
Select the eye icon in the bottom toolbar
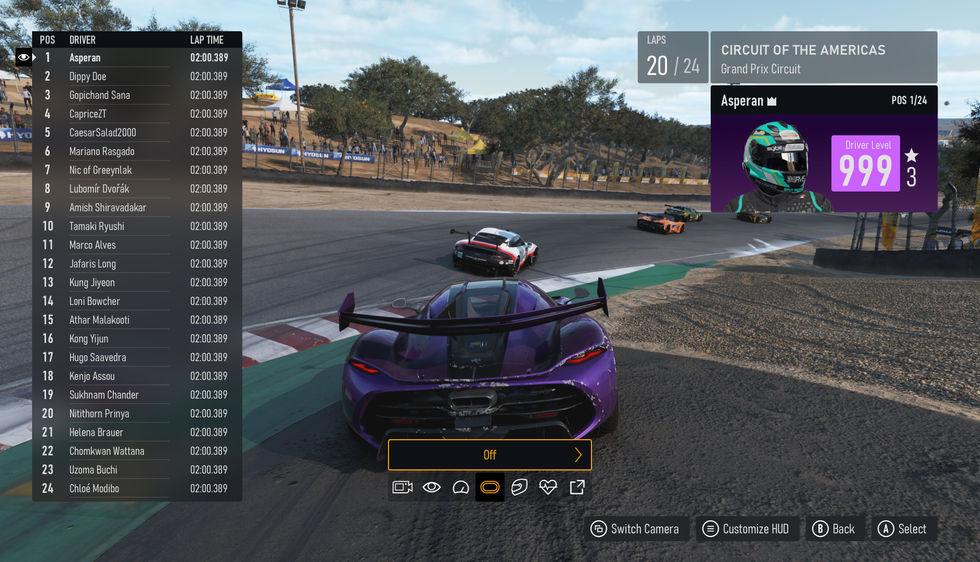[x=432, y=487]
